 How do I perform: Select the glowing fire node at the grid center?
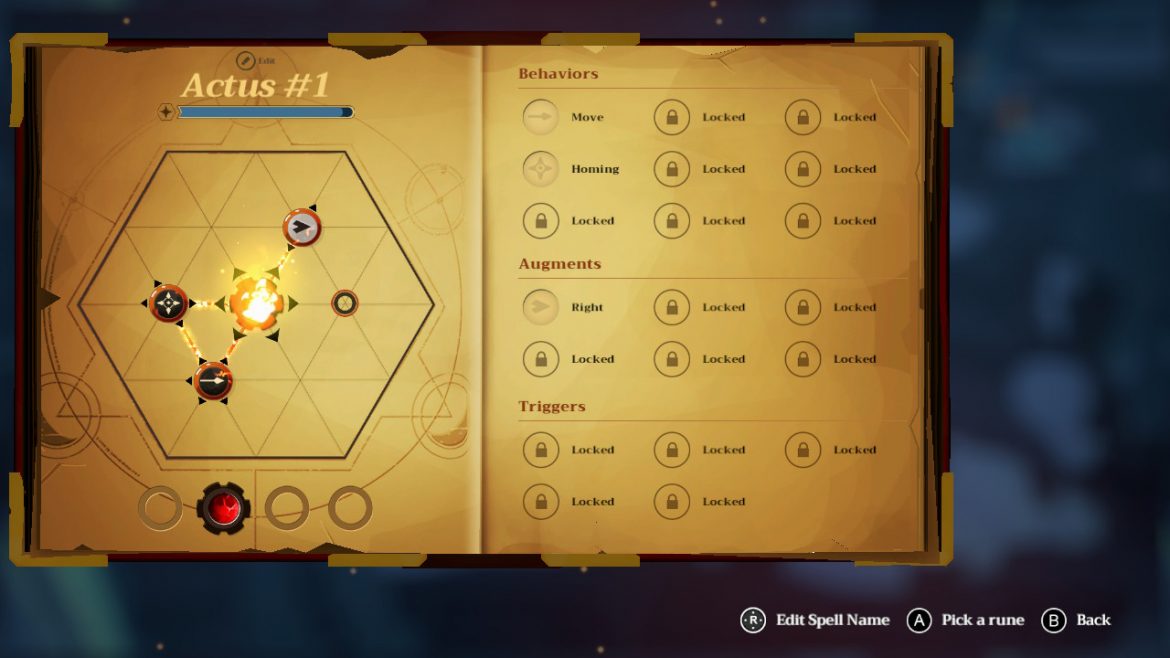point(256,302)
